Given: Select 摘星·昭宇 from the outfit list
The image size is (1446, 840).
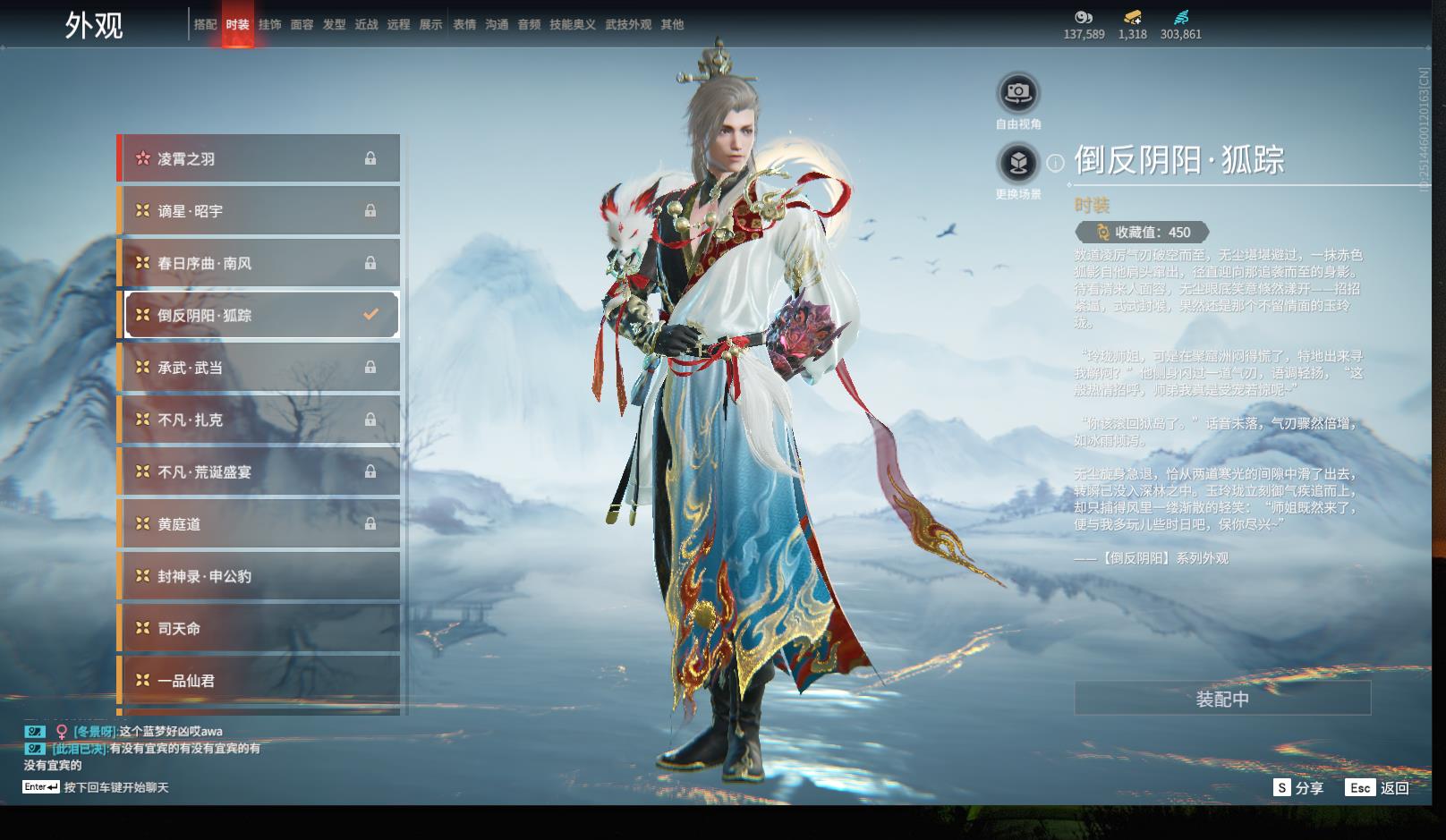Looking at the screenshot, I should [259, 211].
